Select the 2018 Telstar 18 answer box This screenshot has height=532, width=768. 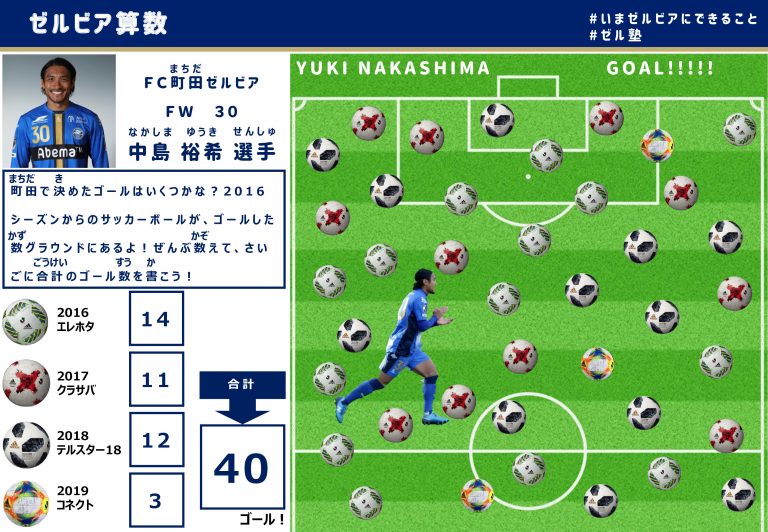click(x=156, y=439)
